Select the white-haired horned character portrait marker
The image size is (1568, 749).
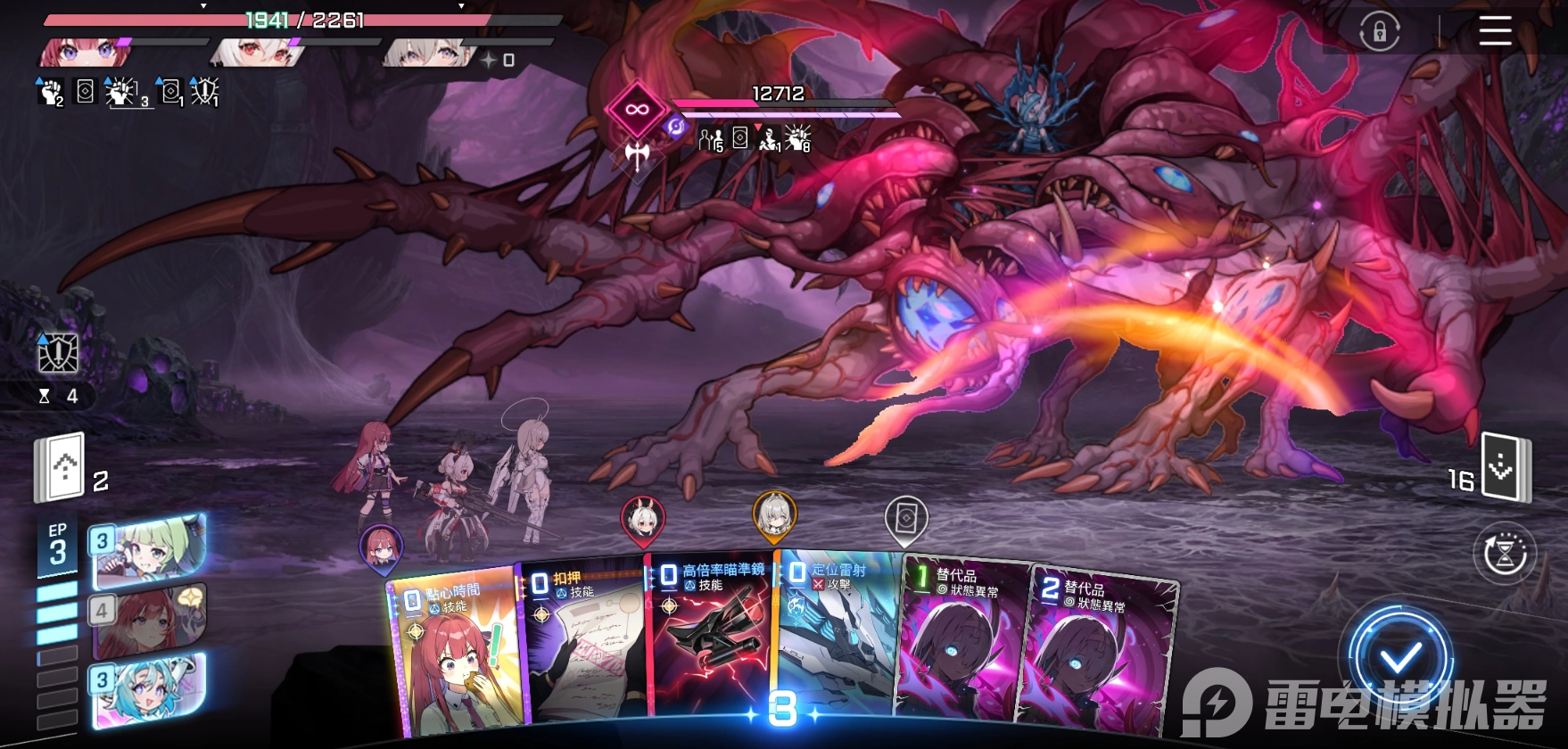tap(642, 518)
